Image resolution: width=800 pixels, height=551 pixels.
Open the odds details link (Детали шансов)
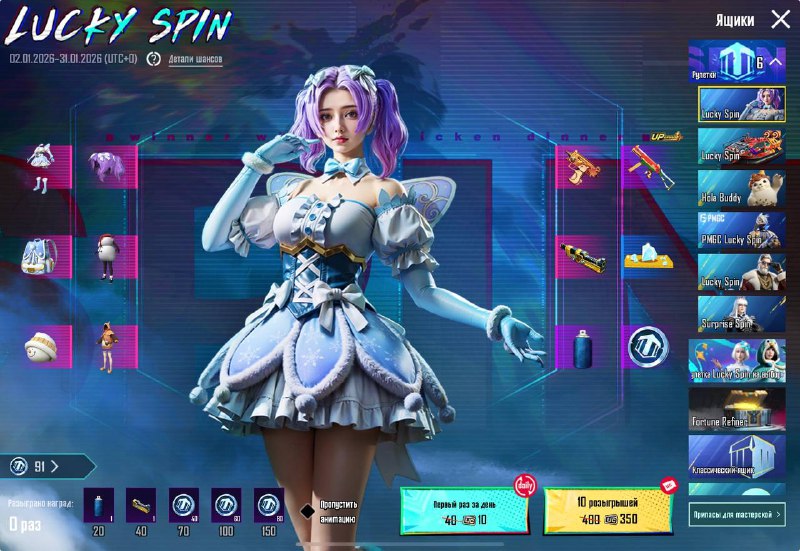point(195,59)
